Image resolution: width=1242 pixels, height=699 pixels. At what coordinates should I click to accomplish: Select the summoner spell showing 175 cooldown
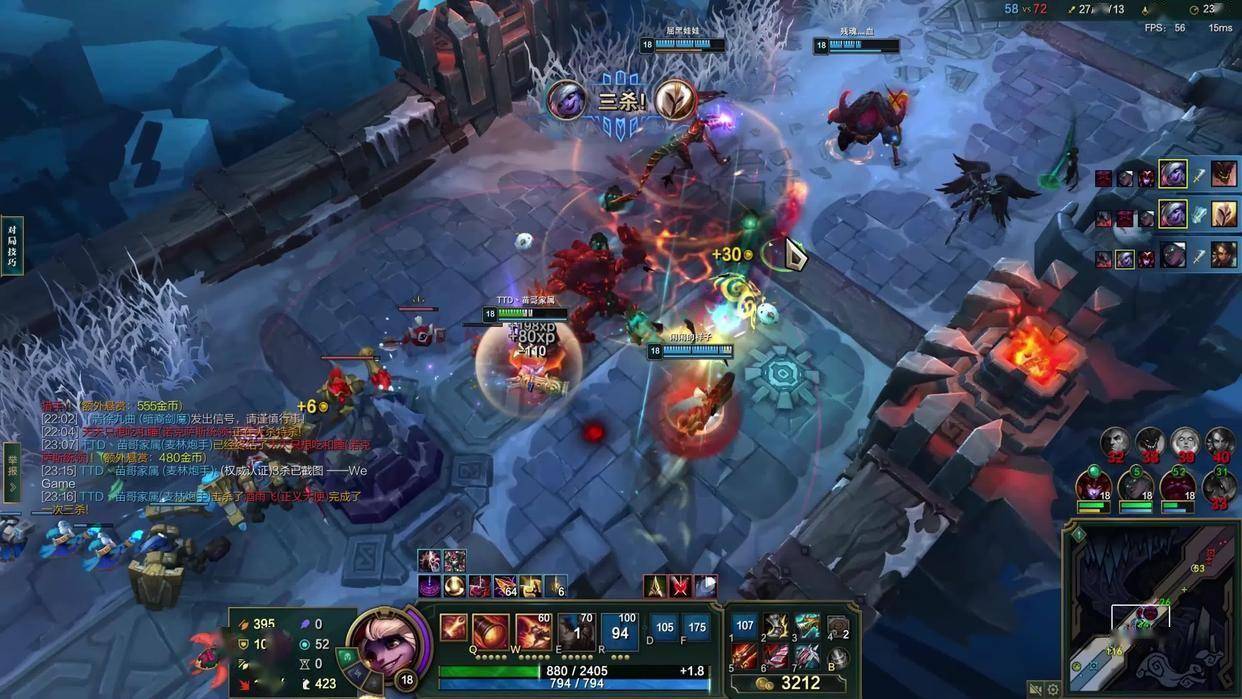pos(697,628)
